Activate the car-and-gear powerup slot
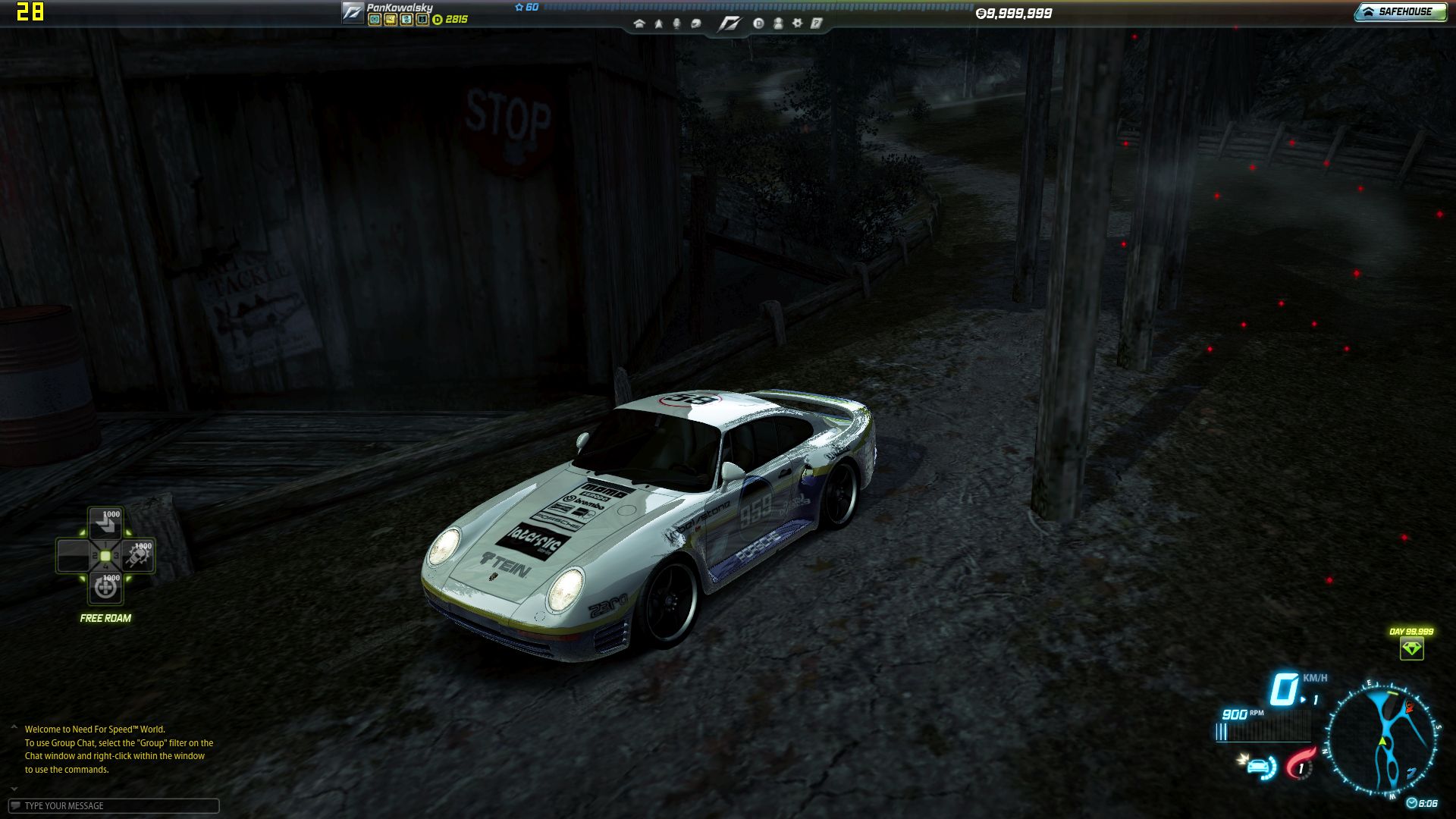The image size is (1456, 819). (x=139, y=556)
